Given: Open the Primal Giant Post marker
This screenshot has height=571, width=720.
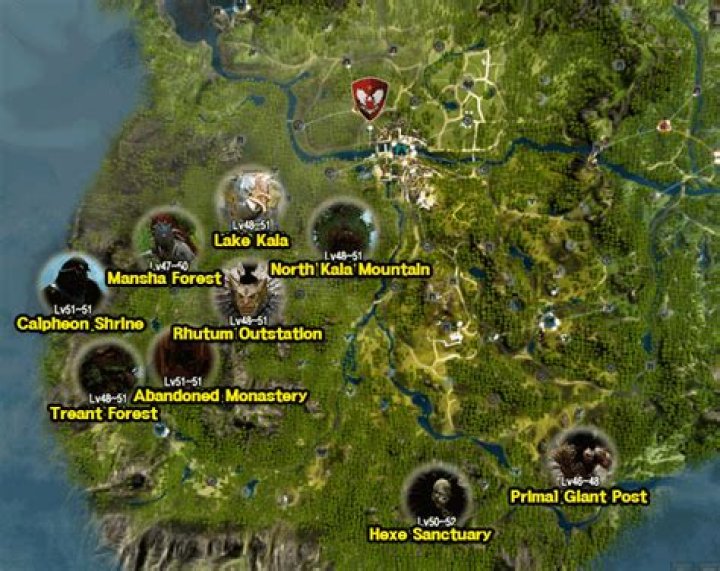Looking at the screenshot, I should [x=580, y=459].
